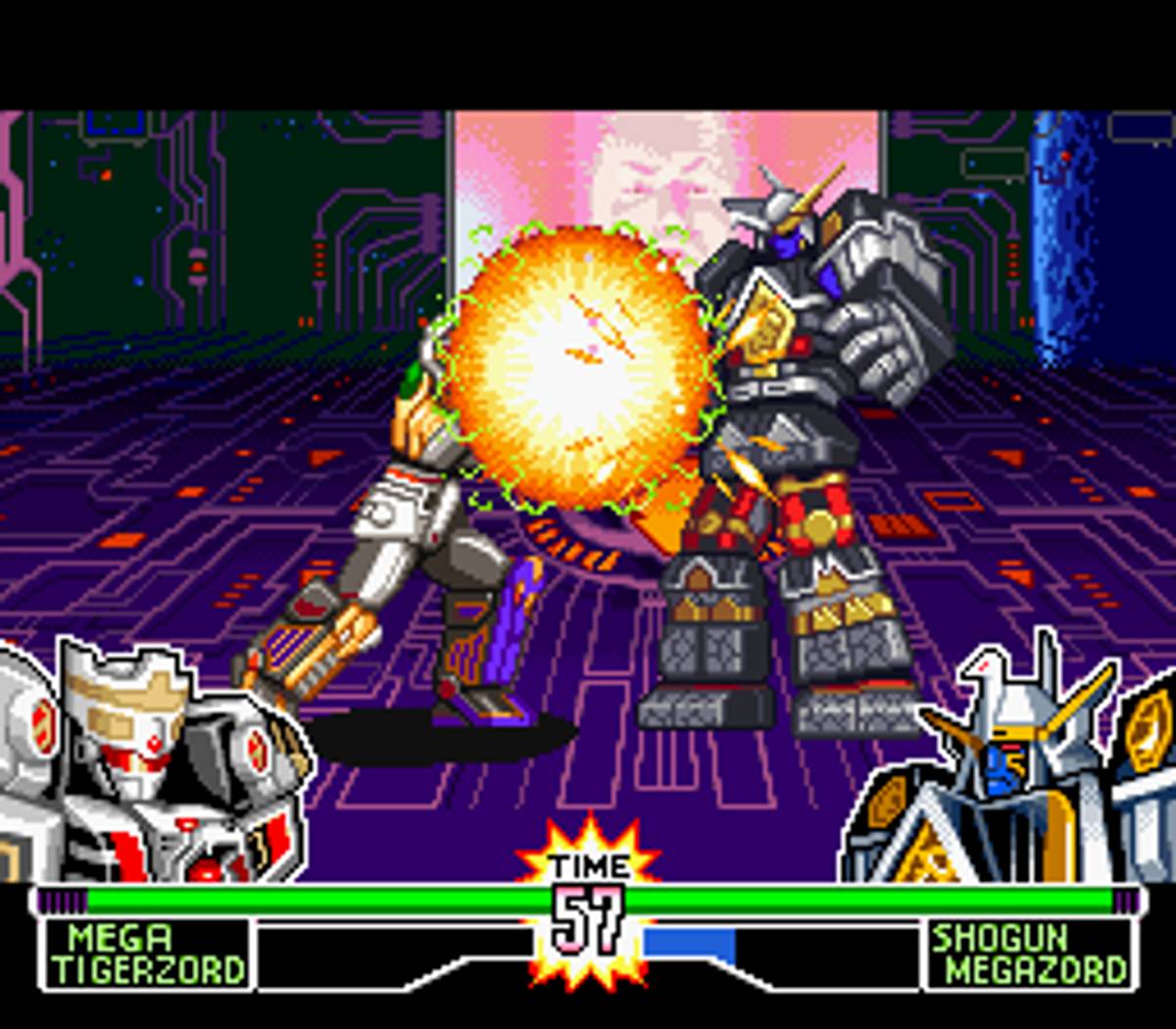Select the Shogun Megazord name plate

coord(1028,954)
